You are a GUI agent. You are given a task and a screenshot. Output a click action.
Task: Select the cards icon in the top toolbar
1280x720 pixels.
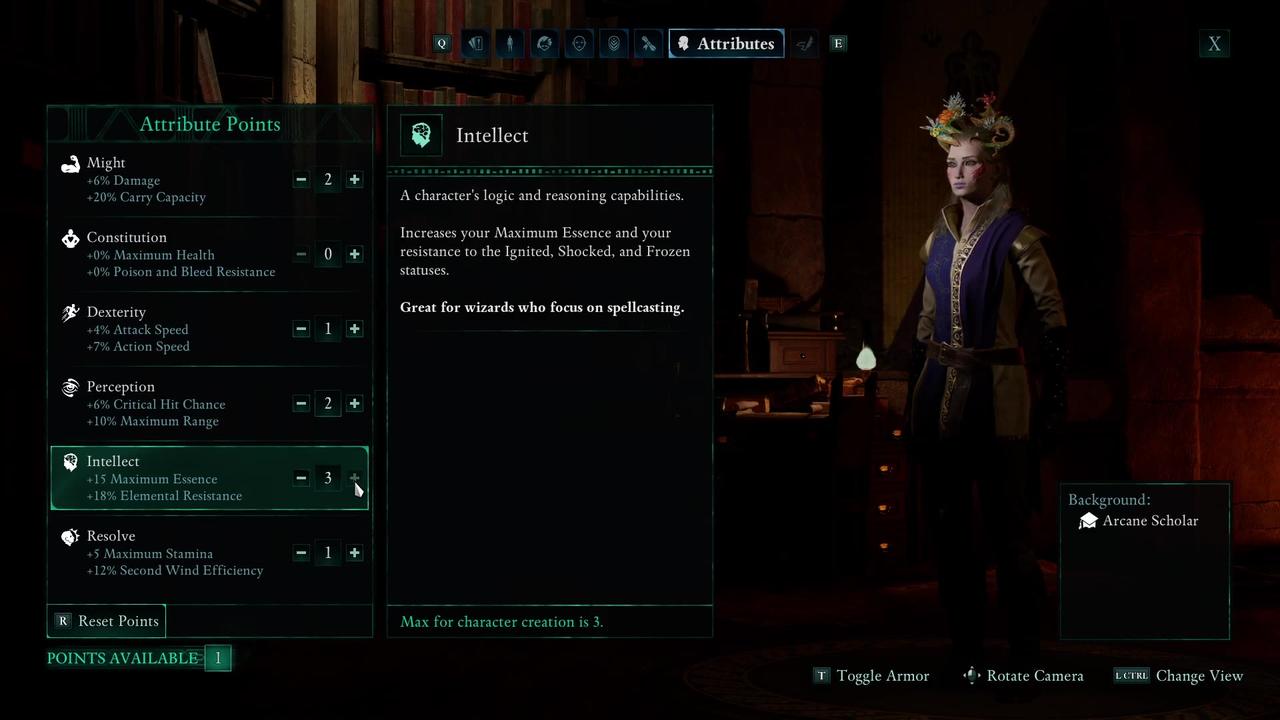click(475, 43)
